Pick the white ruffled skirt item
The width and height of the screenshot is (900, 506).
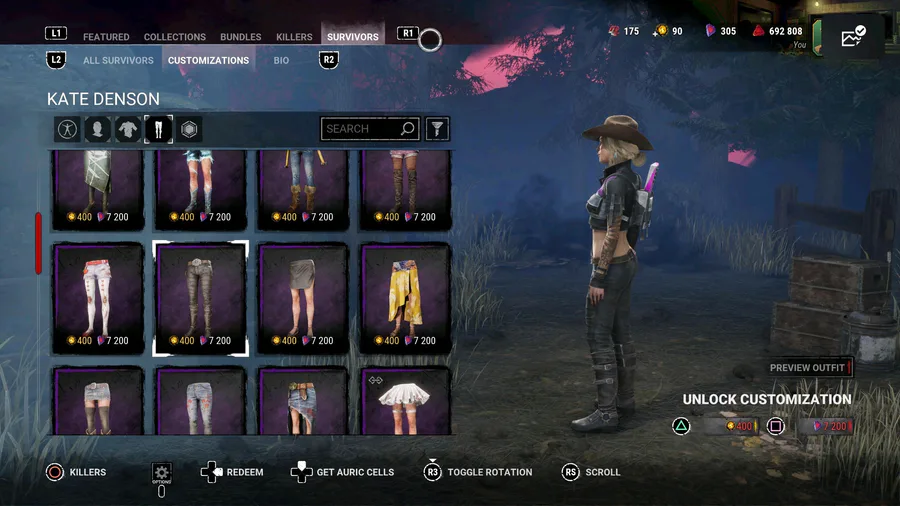click(405, 402)
